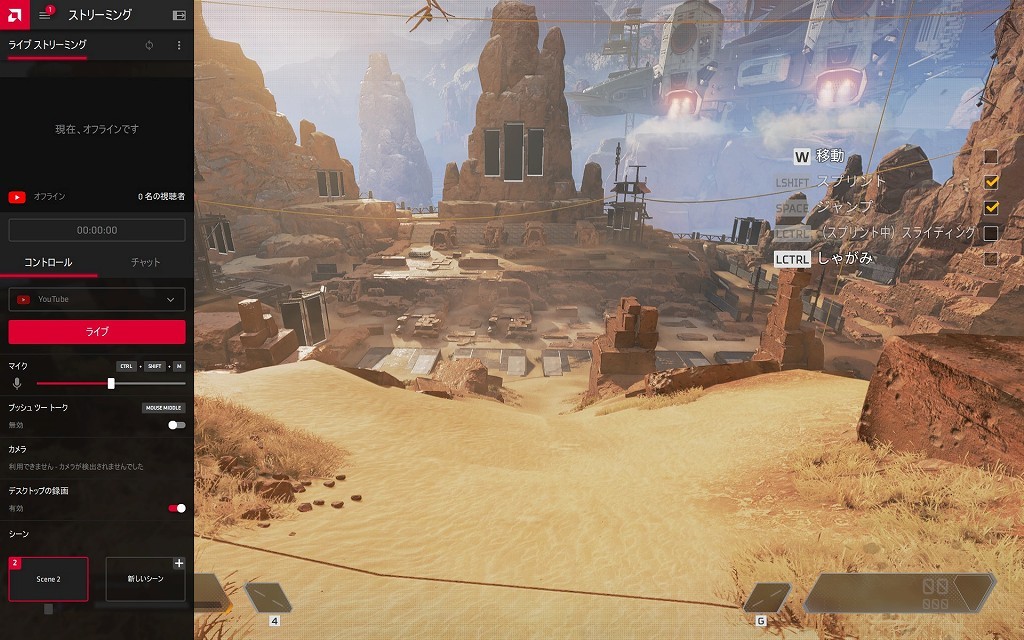Image resolution: width=1024 pixels, height=640 pixels.
Task: Select the コントロール tab
Action: pyautogui.click(x=48, y=262)
